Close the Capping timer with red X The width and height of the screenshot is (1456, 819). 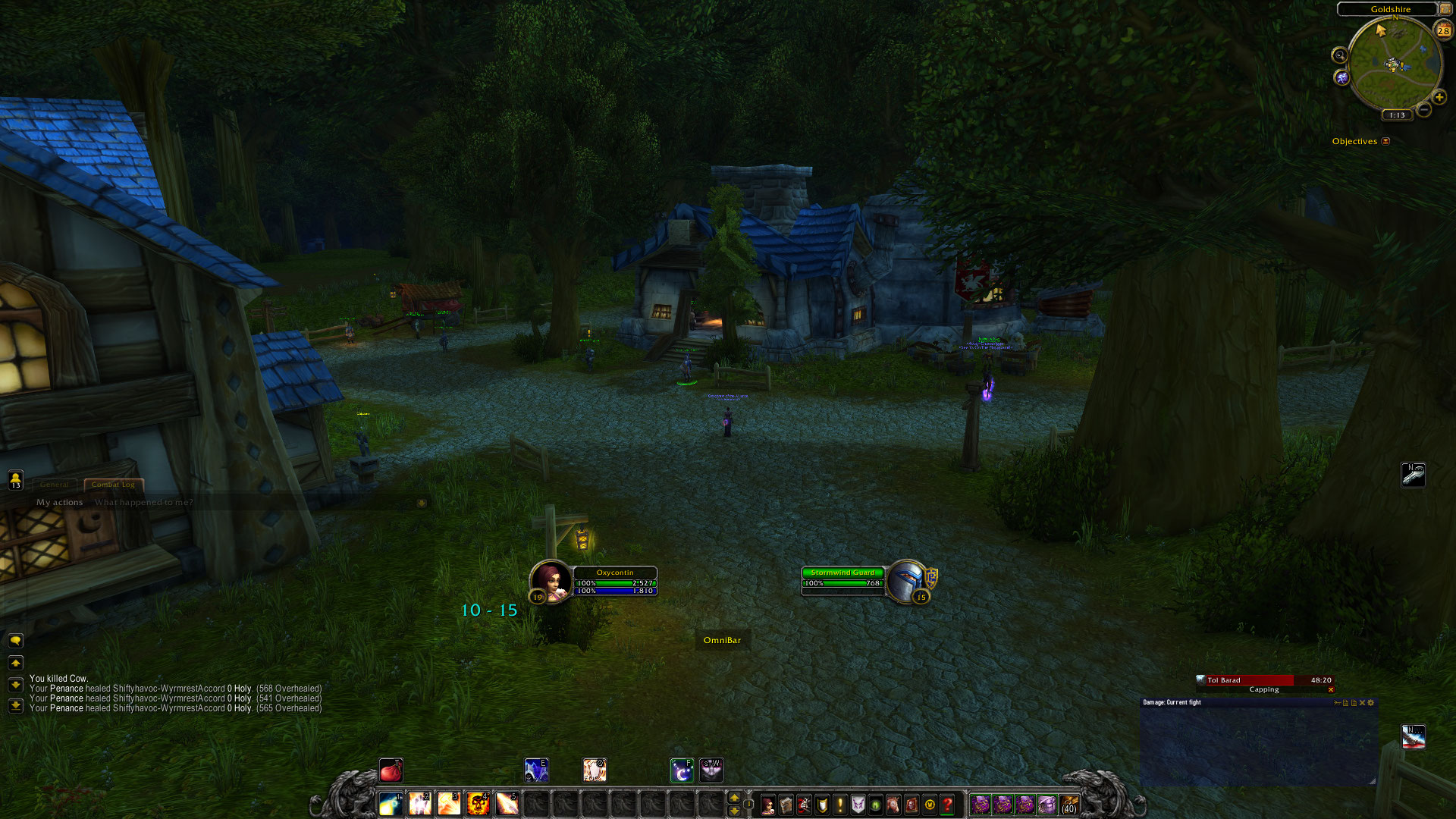[x=1331, y=690]
